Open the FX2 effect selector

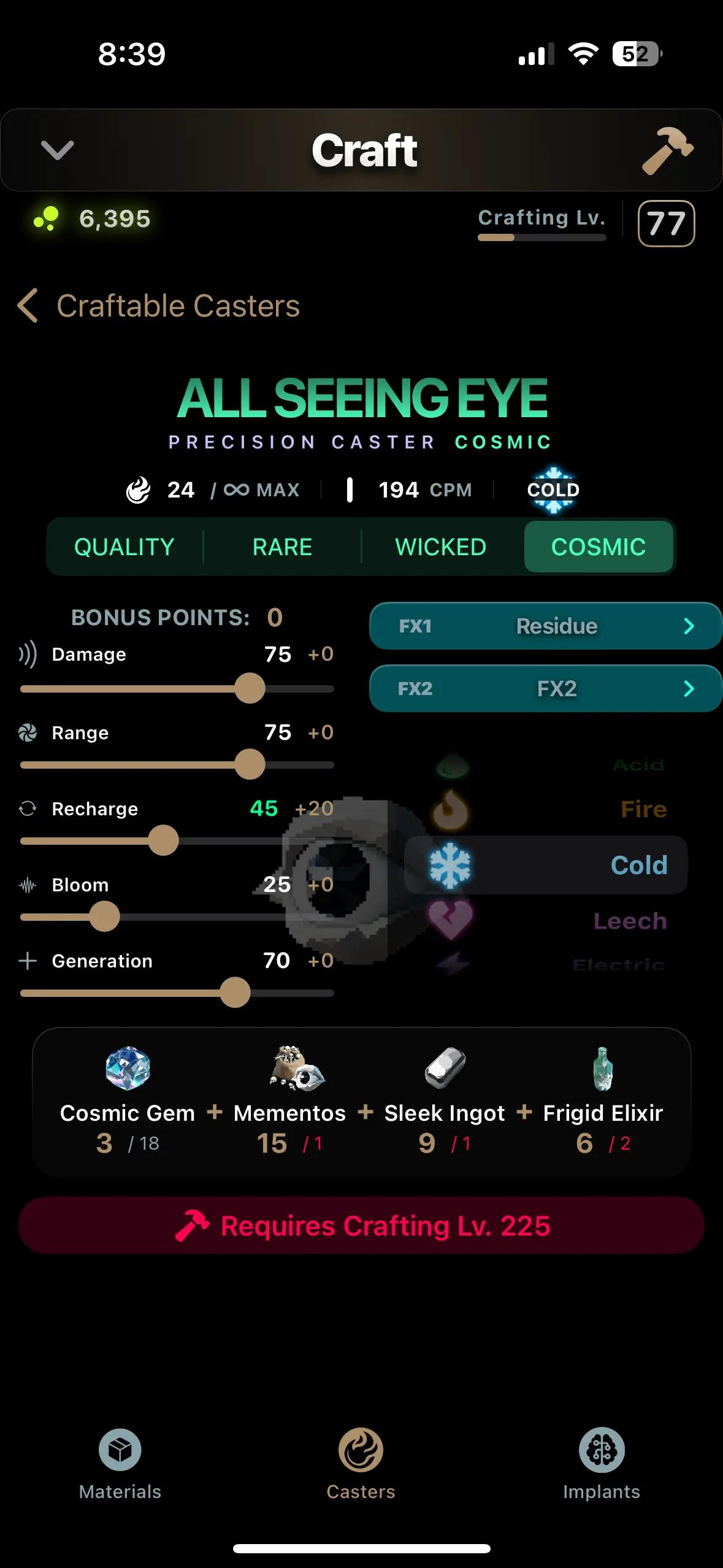(x=545, y=688)
